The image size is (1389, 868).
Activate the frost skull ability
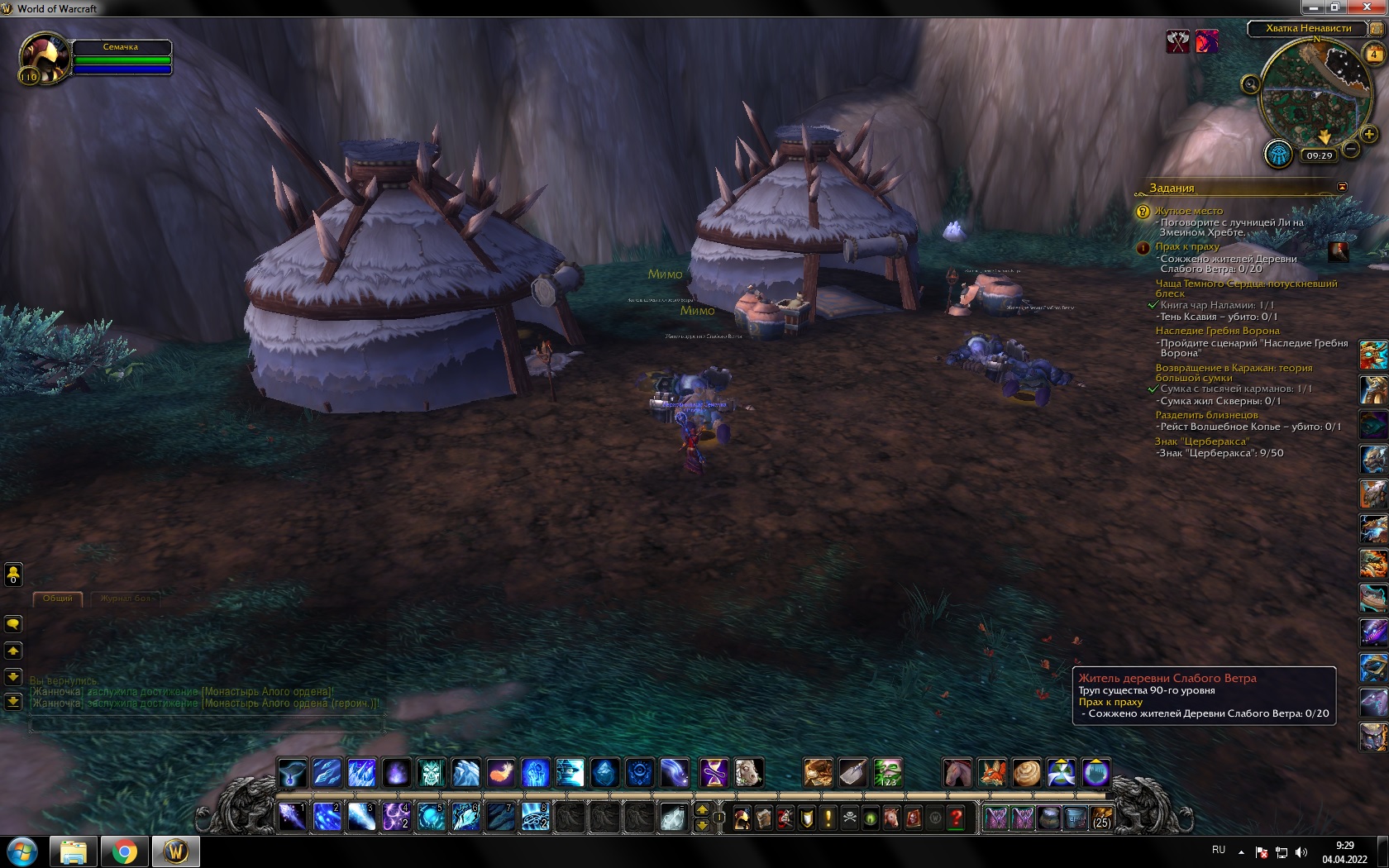[431, 773]
